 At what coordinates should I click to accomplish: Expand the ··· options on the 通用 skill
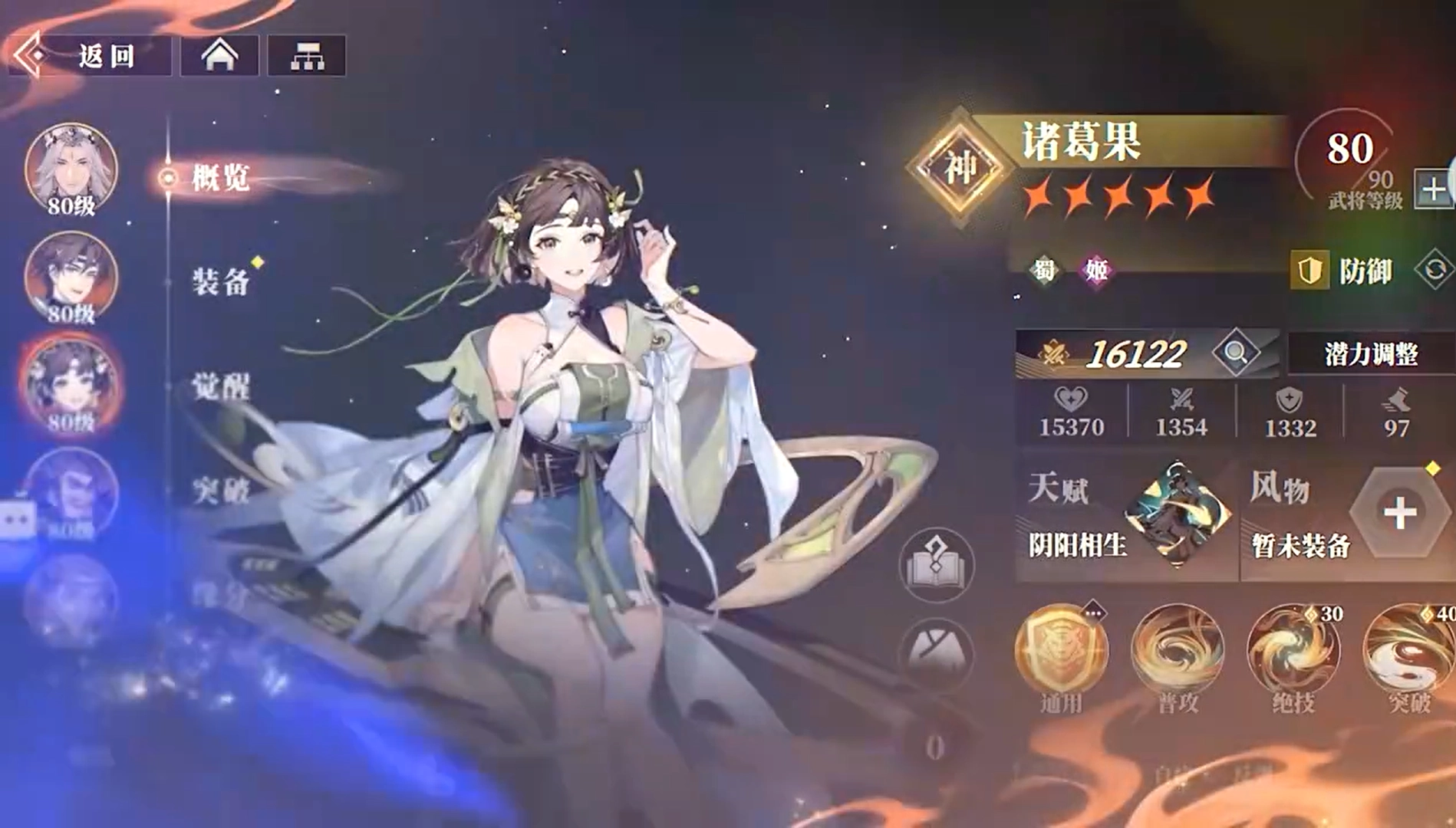pos(1092,611)
